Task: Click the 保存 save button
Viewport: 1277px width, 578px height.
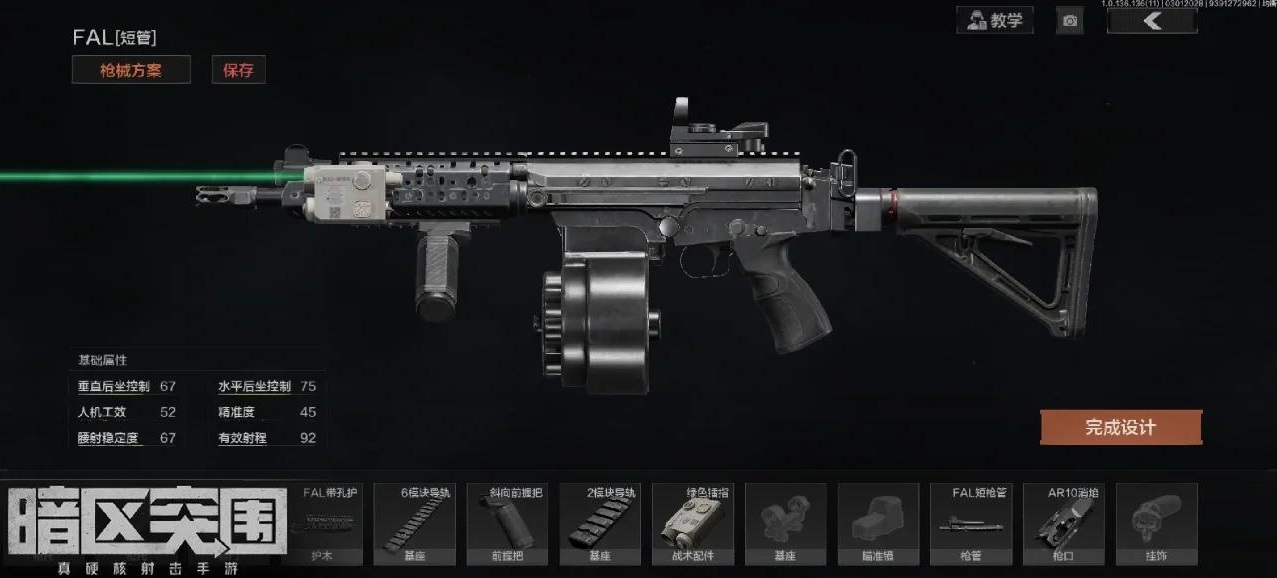Action: pos(238,70)
